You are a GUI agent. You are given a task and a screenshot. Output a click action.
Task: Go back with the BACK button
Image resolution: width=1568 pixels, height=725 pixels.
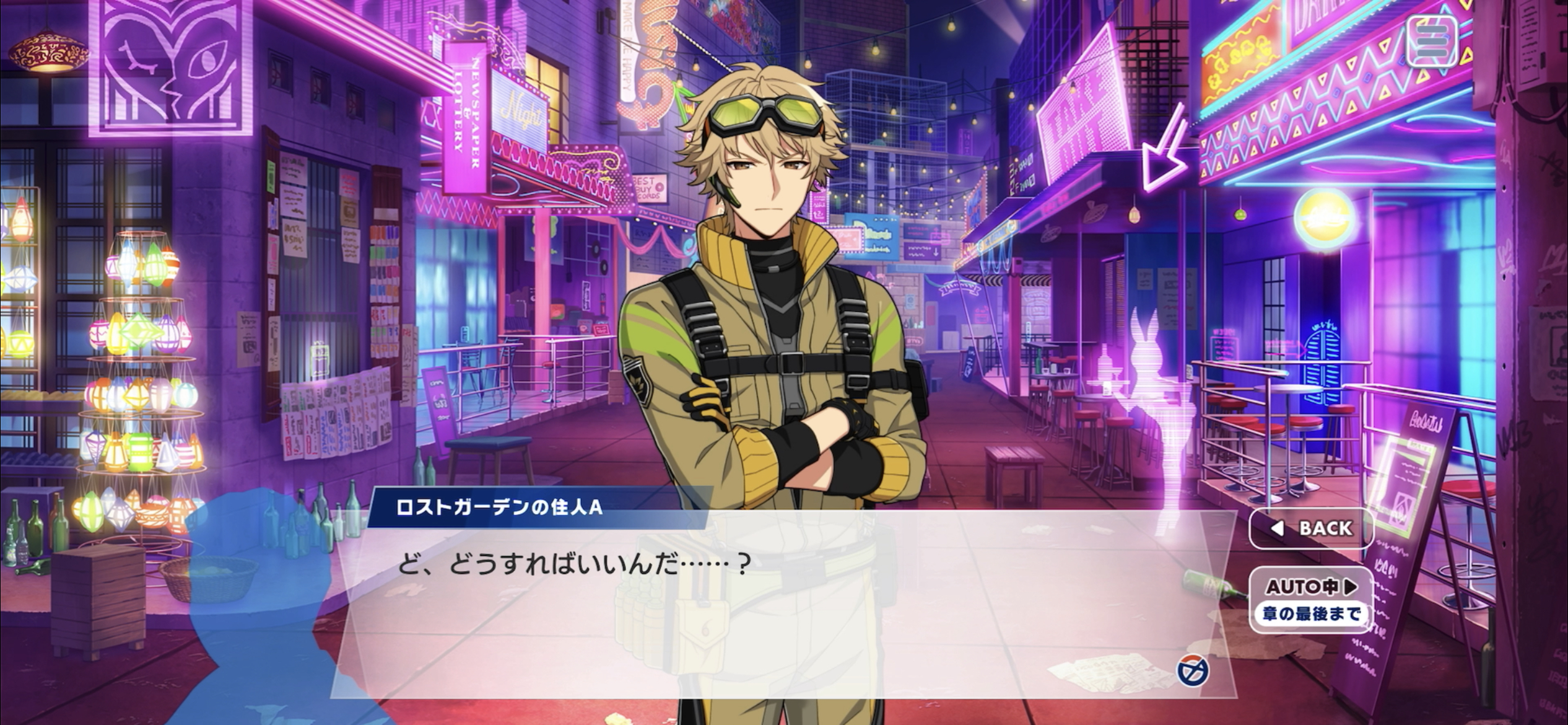click(x=1311, y=528)
